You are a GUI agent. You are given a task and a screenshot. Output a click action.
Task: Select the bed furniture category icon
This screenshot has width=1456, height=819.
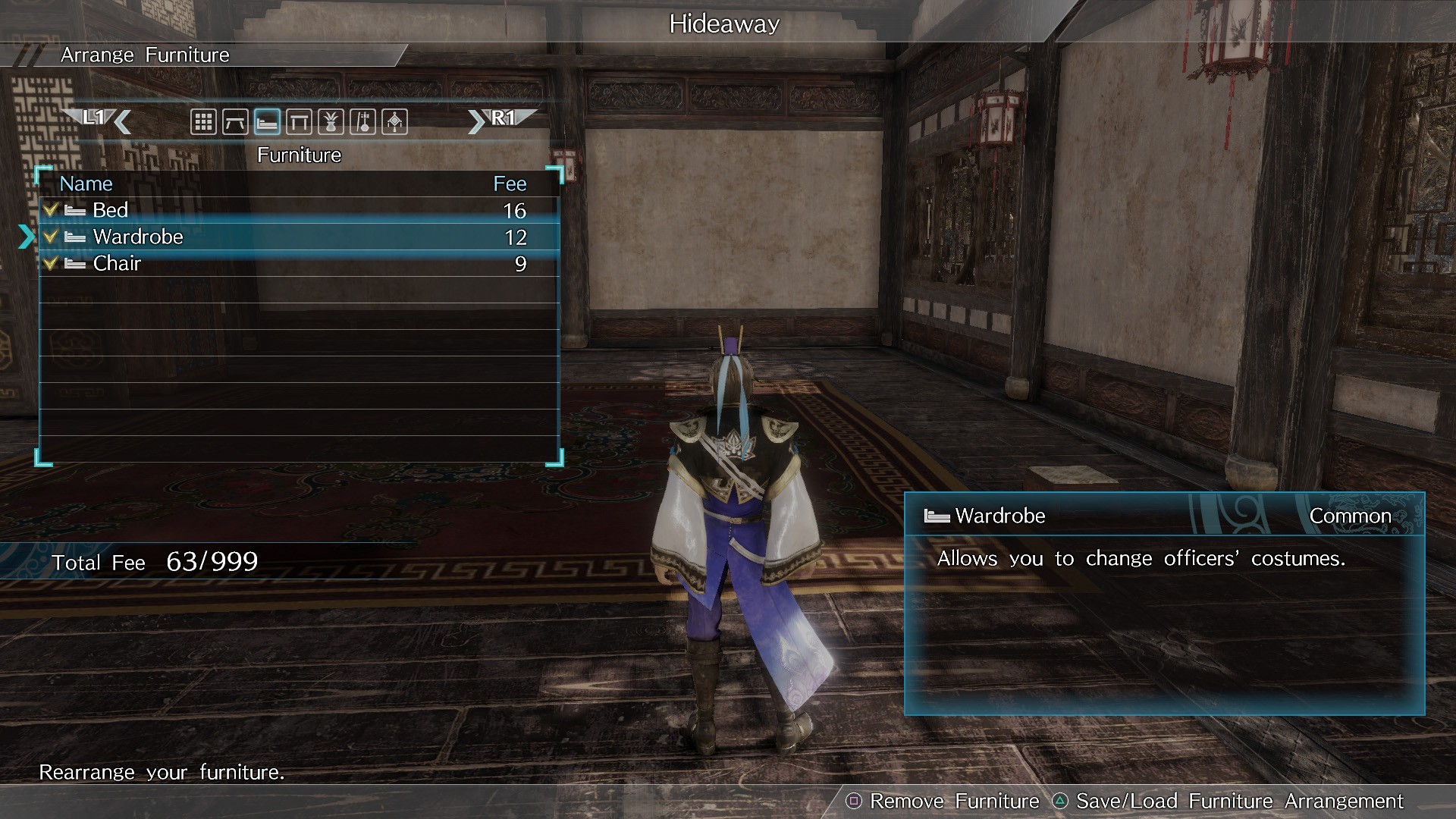[x=267, y=121]
